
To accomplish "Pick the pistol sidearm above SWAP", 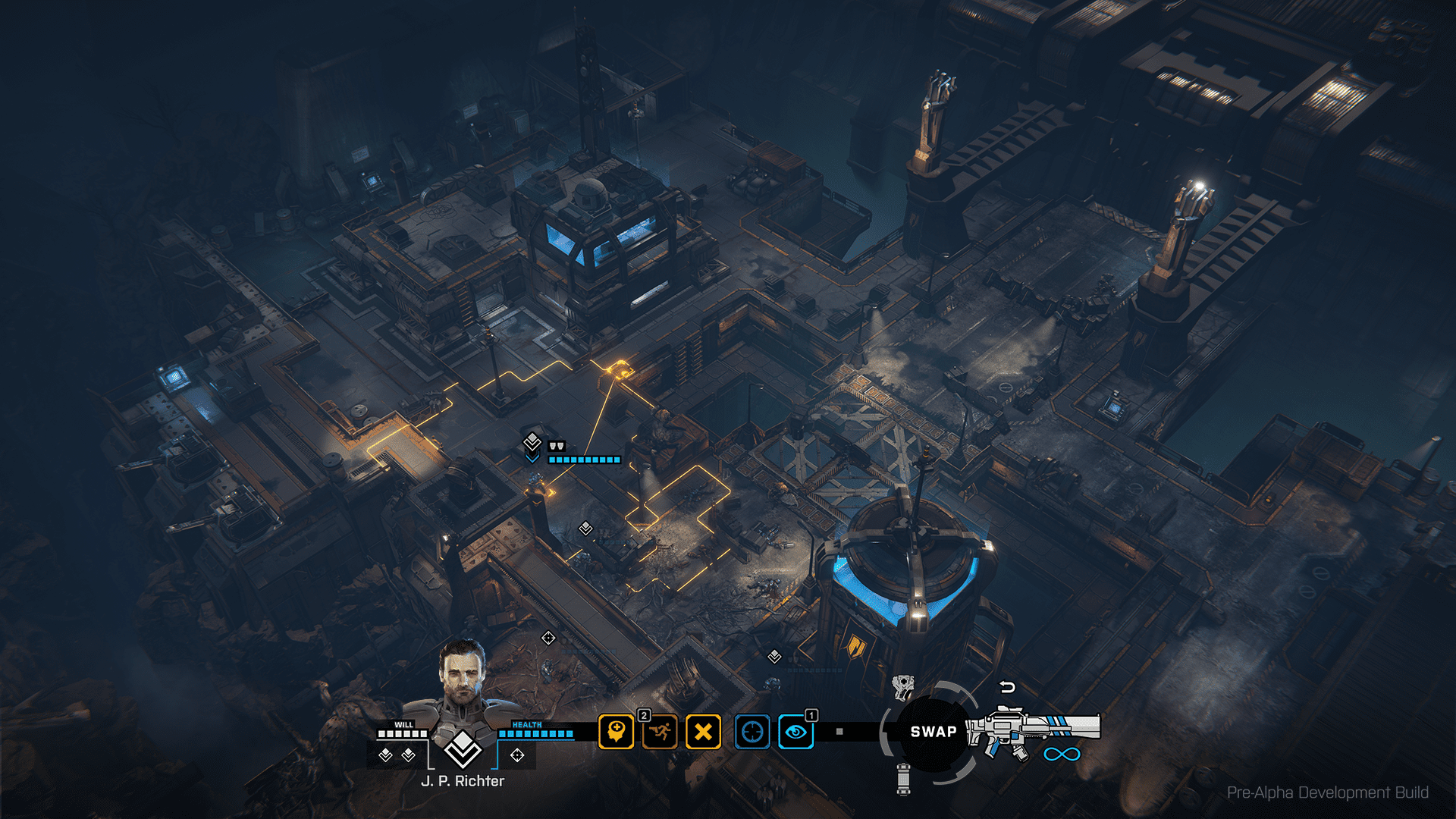I will 902,687.
